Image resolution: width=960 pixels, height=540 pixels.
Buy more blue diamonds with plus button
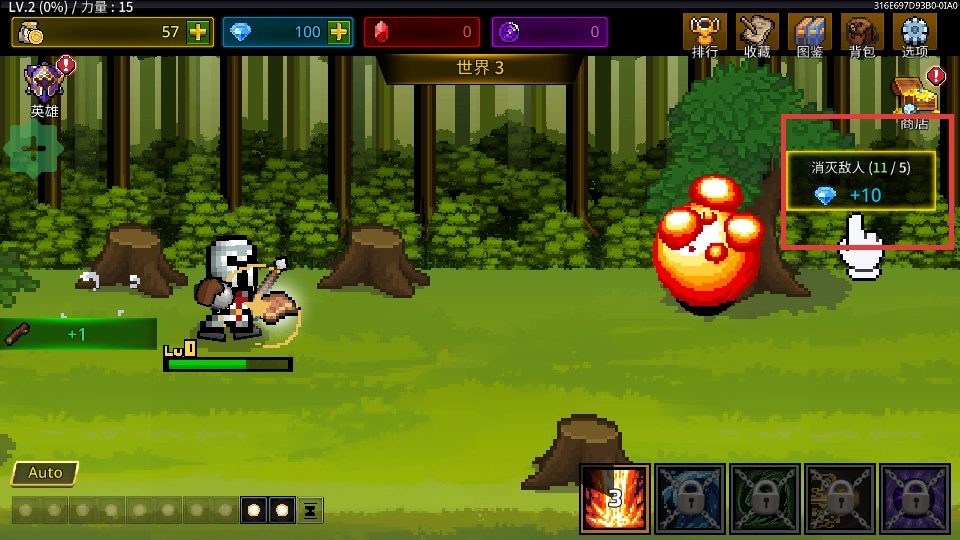339,32
